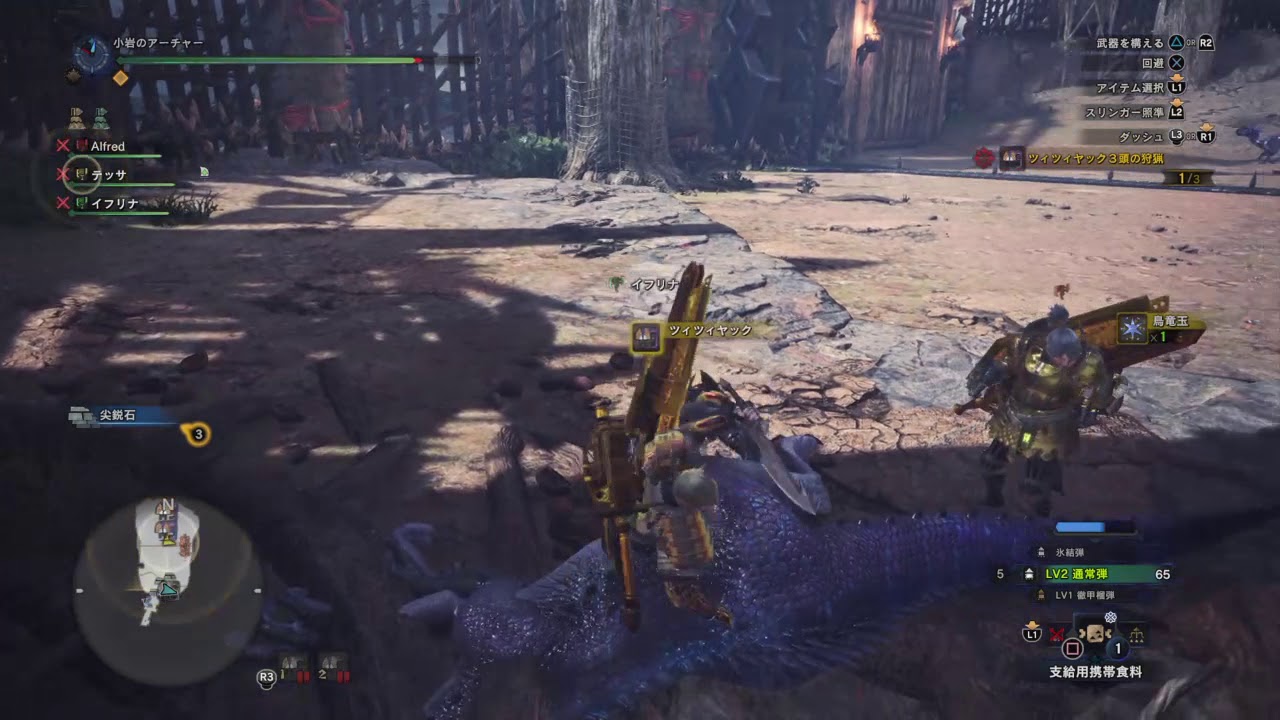
Task: Click the LV2 通常弾 ammo icon
Action: (x=1029, y=574)
